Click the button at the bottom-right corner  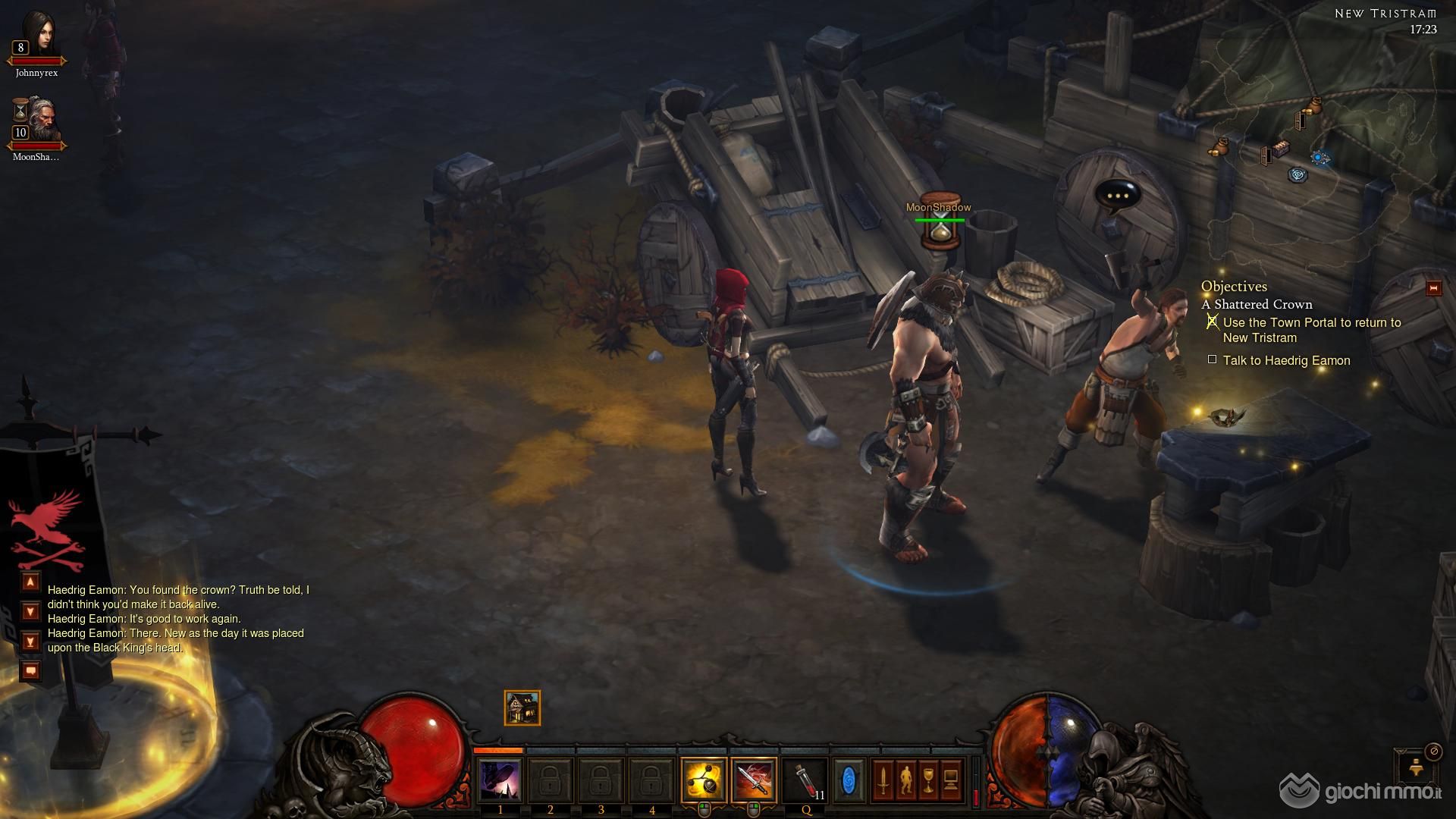[x=1415, y=769]
